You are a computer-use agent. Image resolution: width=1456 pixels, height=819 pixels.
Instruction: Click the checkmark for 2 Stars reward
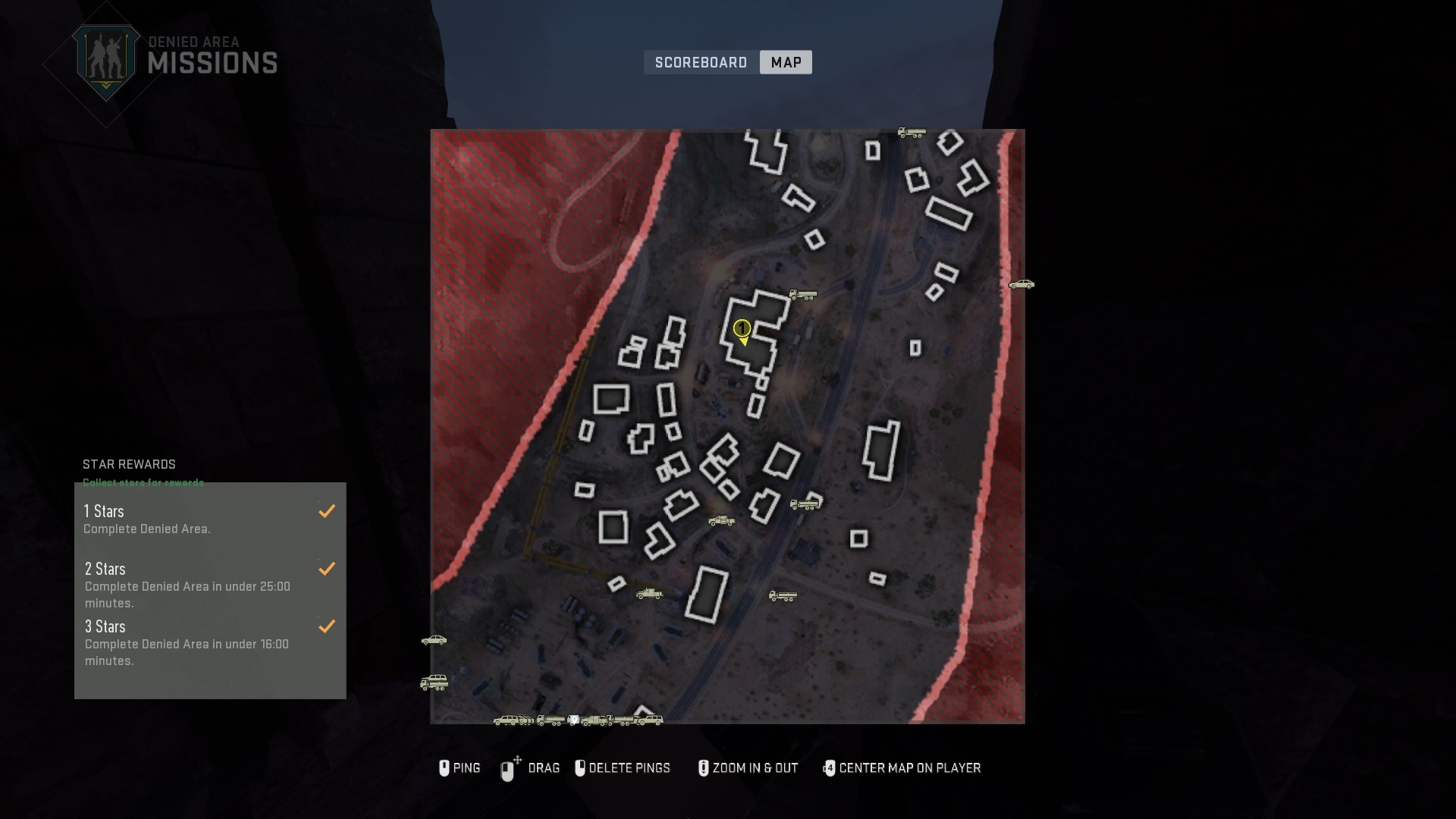pos(327,568)
